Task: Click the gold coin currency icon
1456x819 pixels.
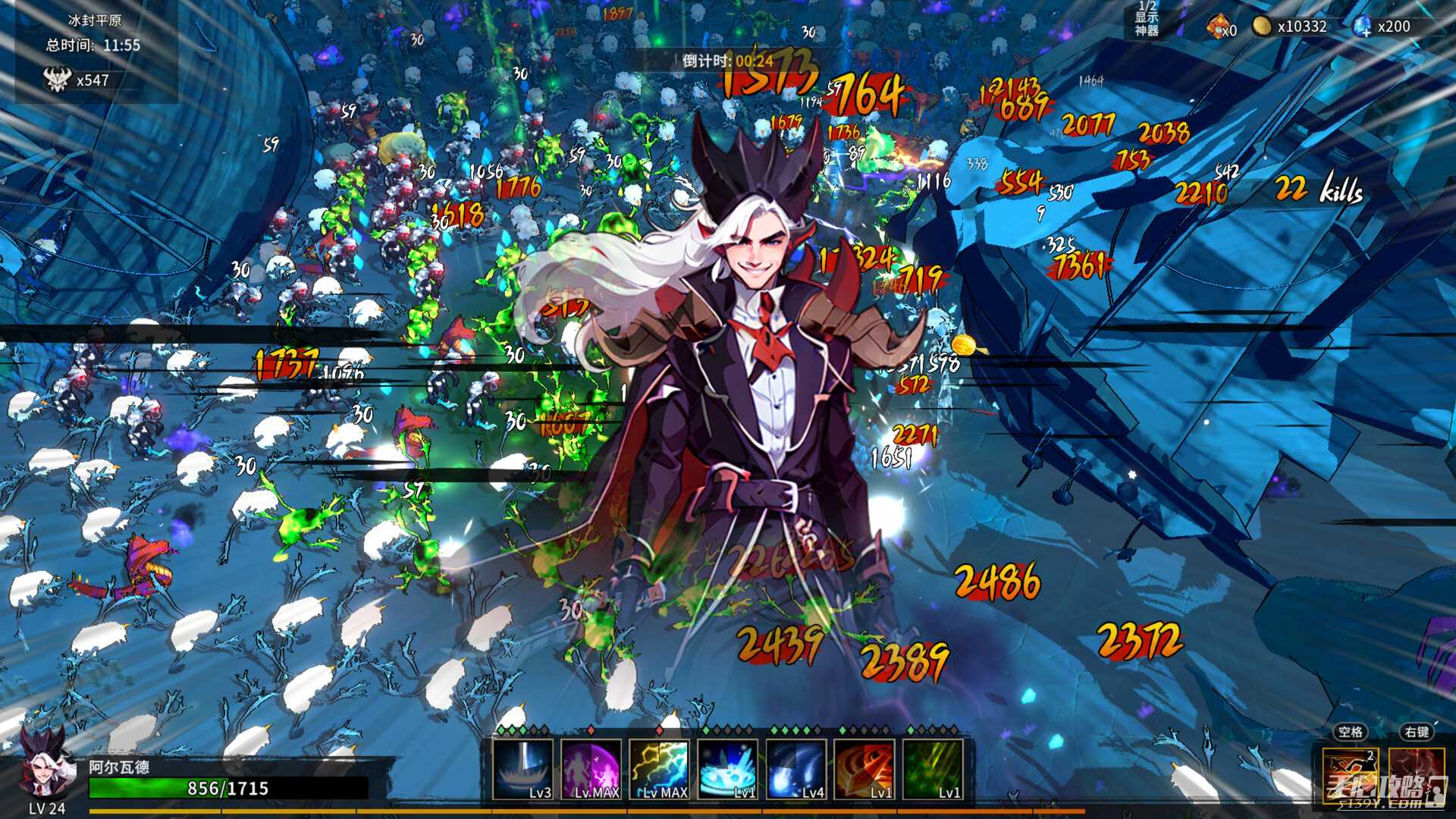Action: pyautogui.click(x=1261, y=27)
